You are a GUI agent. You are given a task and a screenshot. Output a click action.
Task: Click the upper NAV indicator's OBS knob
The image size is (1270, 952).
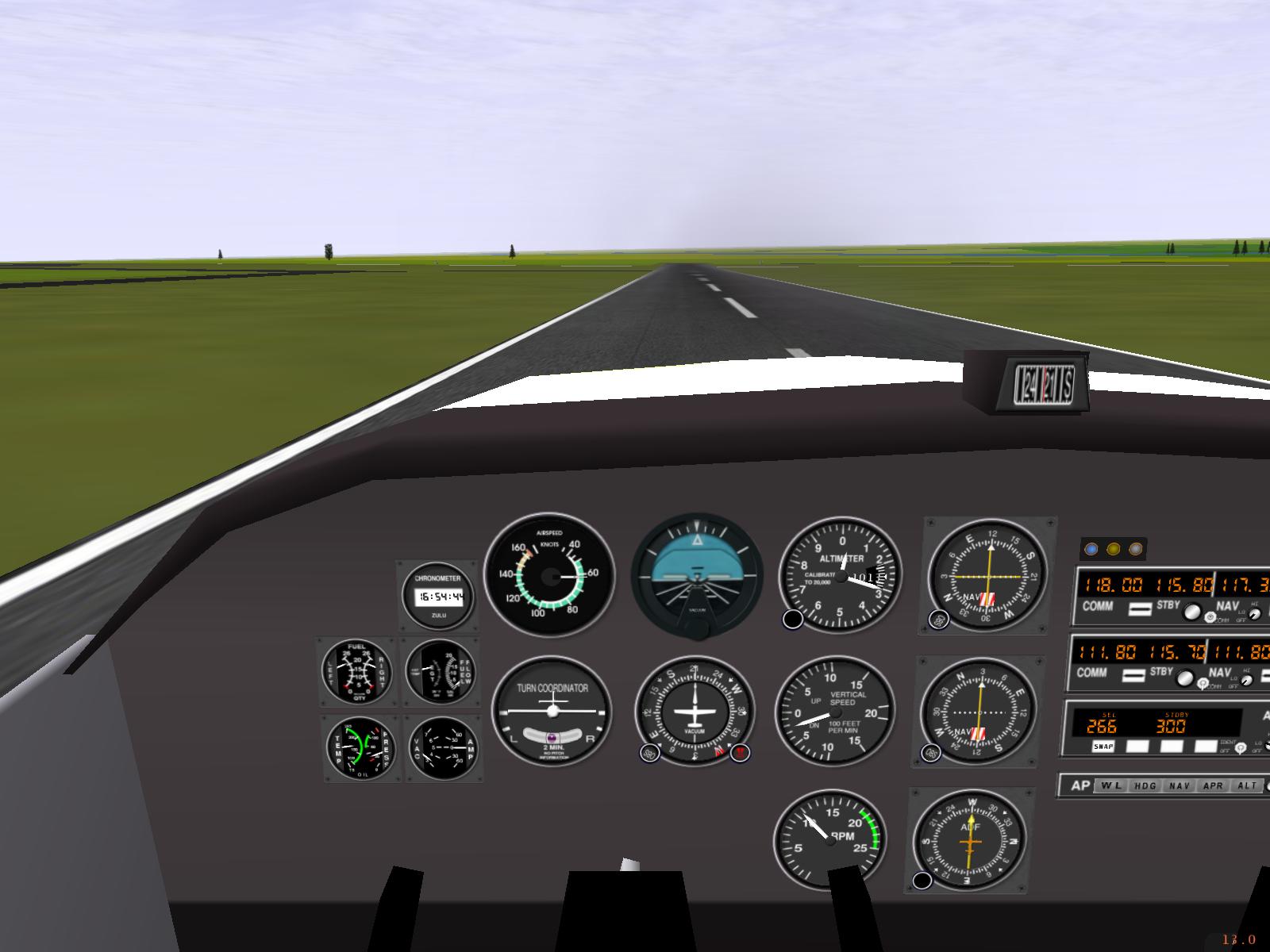click(938, 620)
